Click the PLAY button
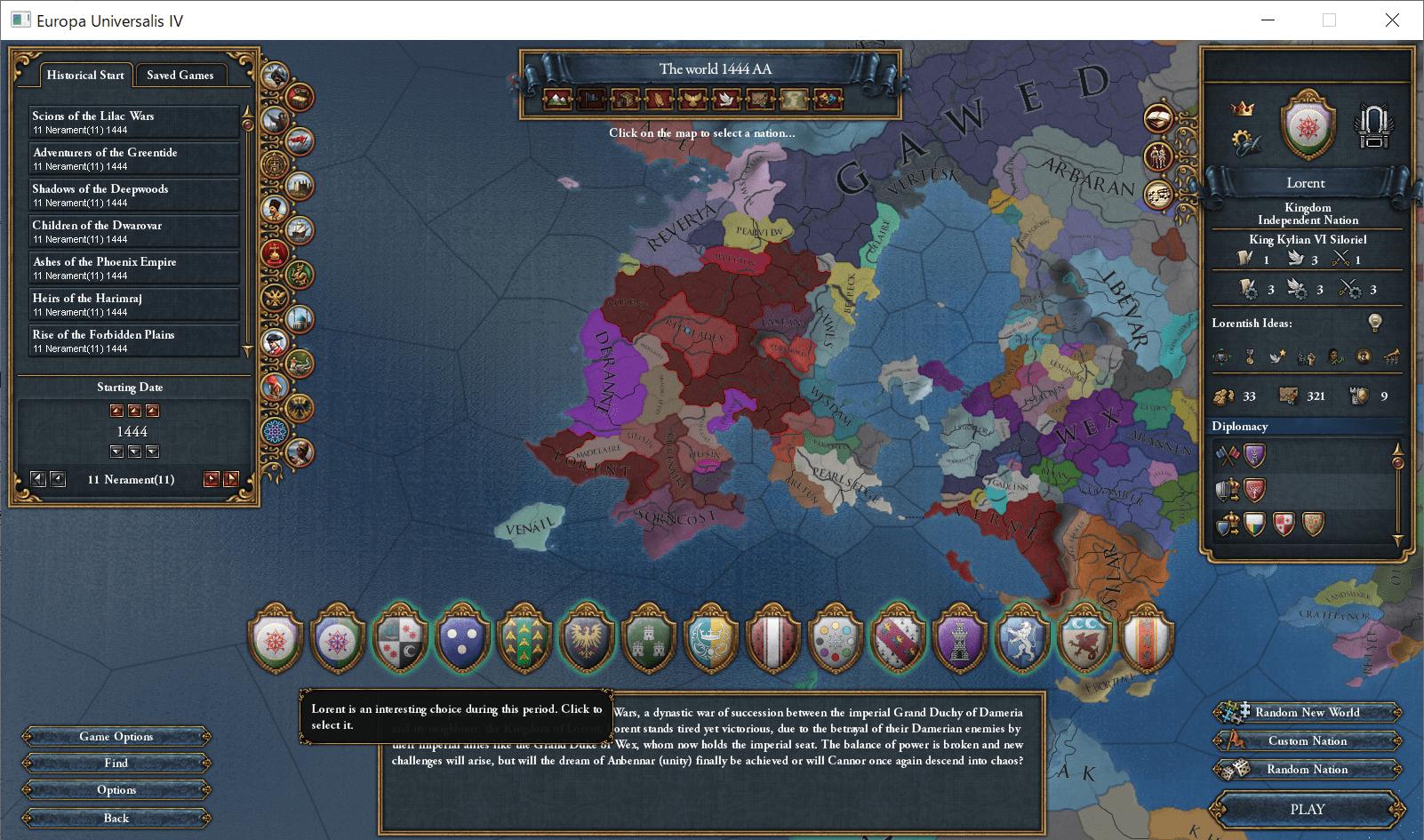 tap(1307, 809)
